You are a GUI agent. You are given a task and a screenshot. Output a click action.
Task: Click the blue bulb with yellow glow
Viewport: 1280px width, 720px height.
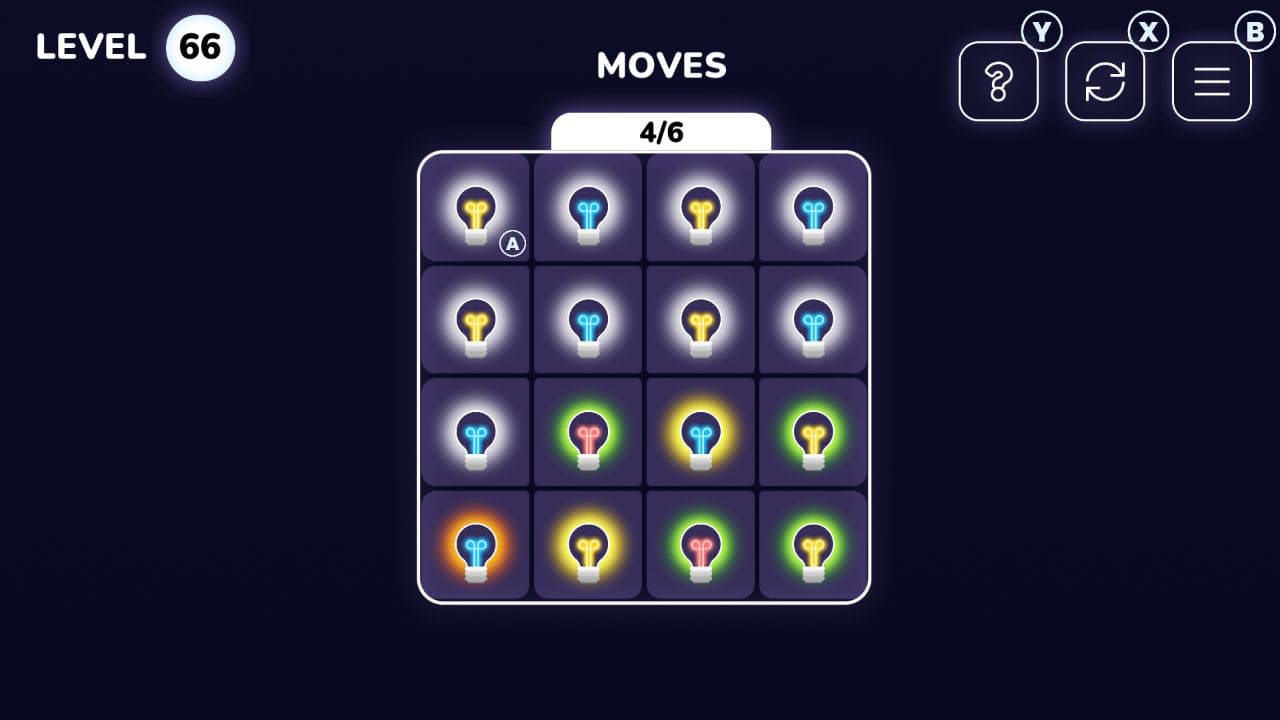coord(700,434)
